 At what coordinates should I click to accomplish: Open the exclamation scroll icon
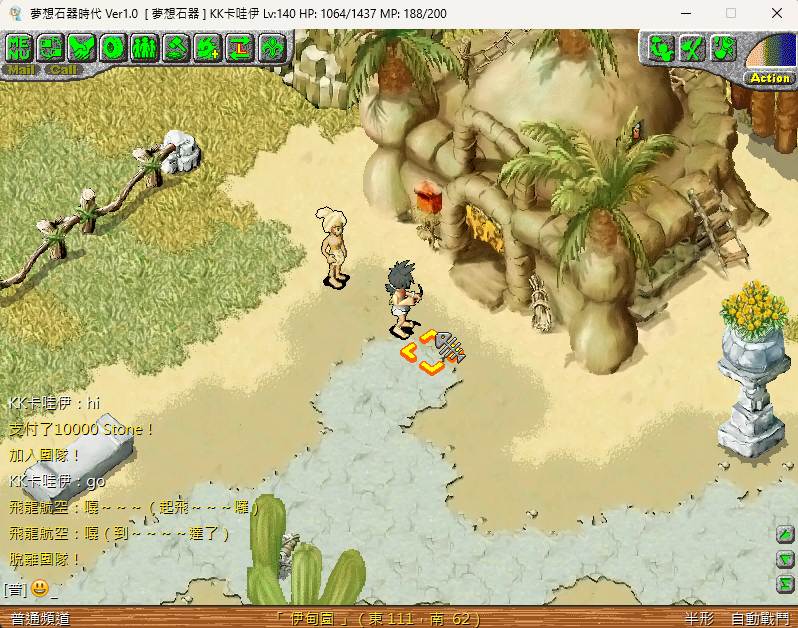coord(724,47)
